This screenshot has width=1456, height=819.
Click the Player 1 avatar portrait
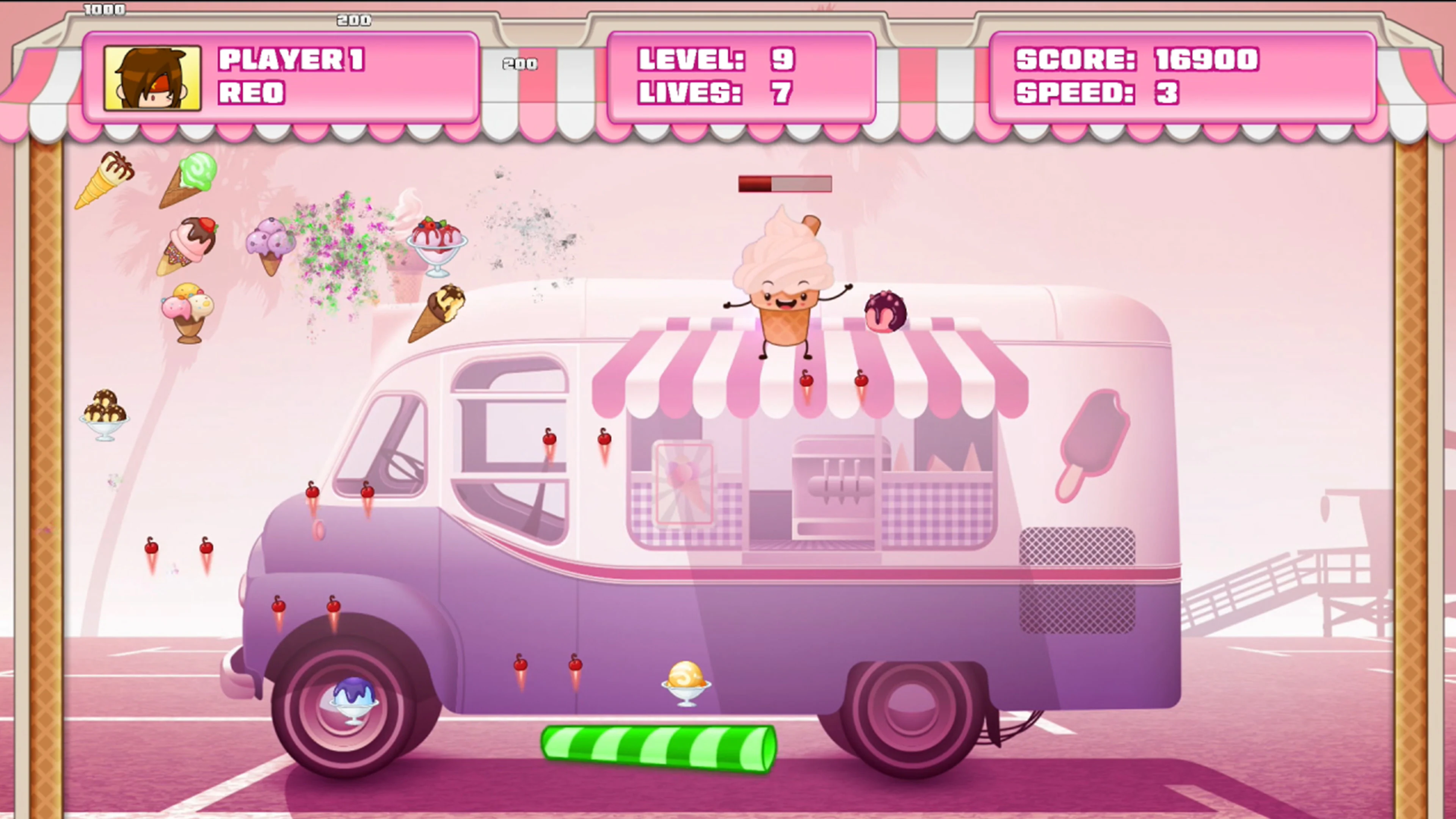152,79
